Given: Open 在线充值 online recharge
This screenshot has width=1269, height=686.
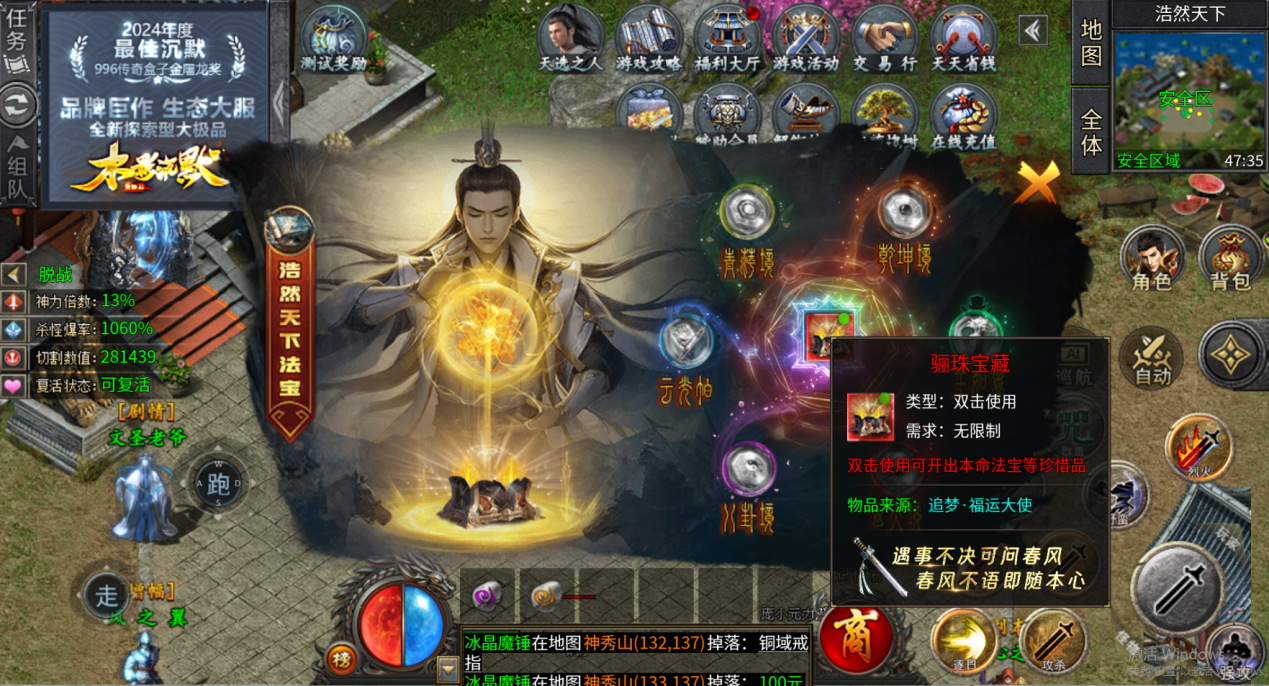Looking at the screenshot, I should [963, 118].
